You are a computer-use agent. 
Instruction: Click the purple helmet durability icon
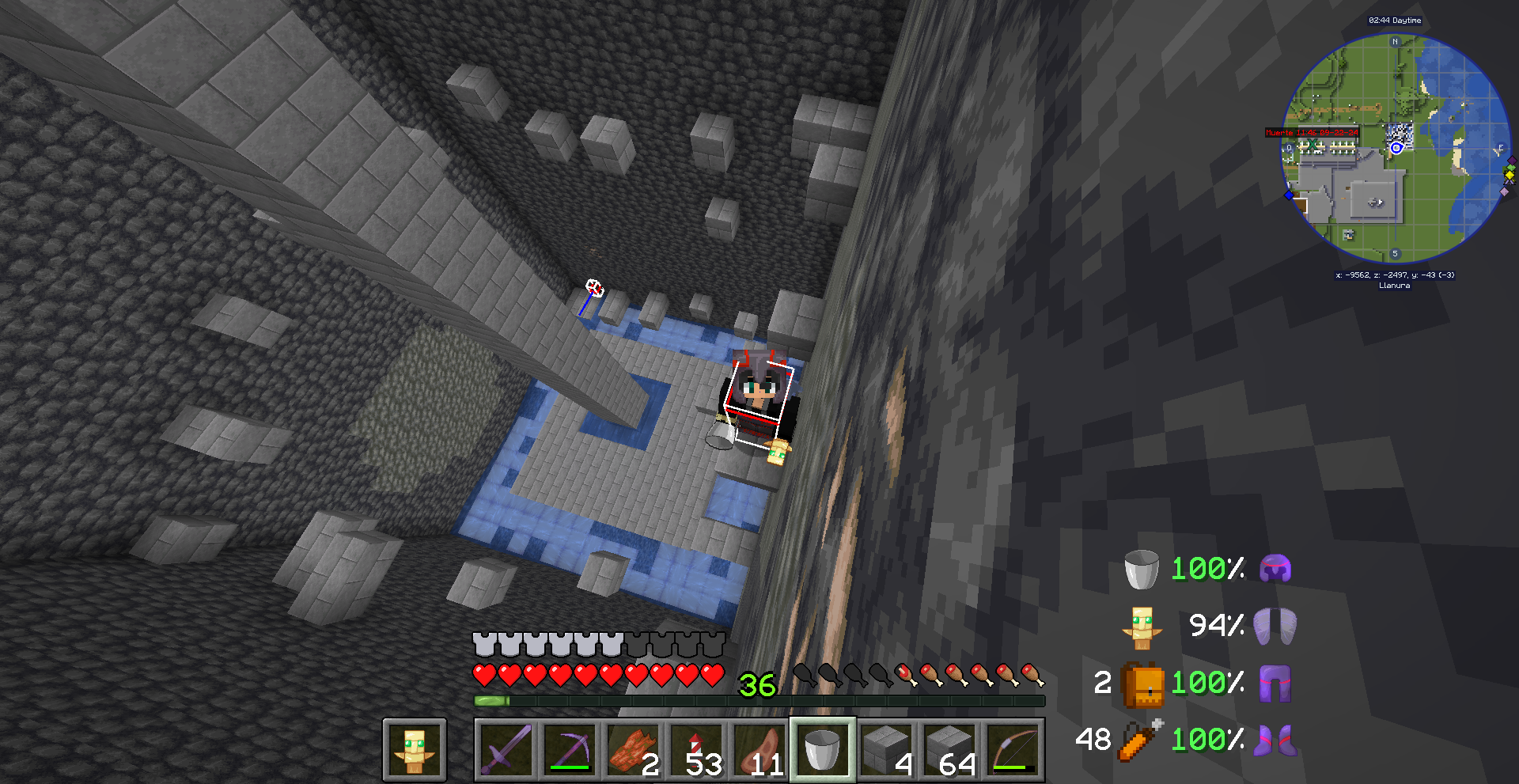pos(1275,569)
